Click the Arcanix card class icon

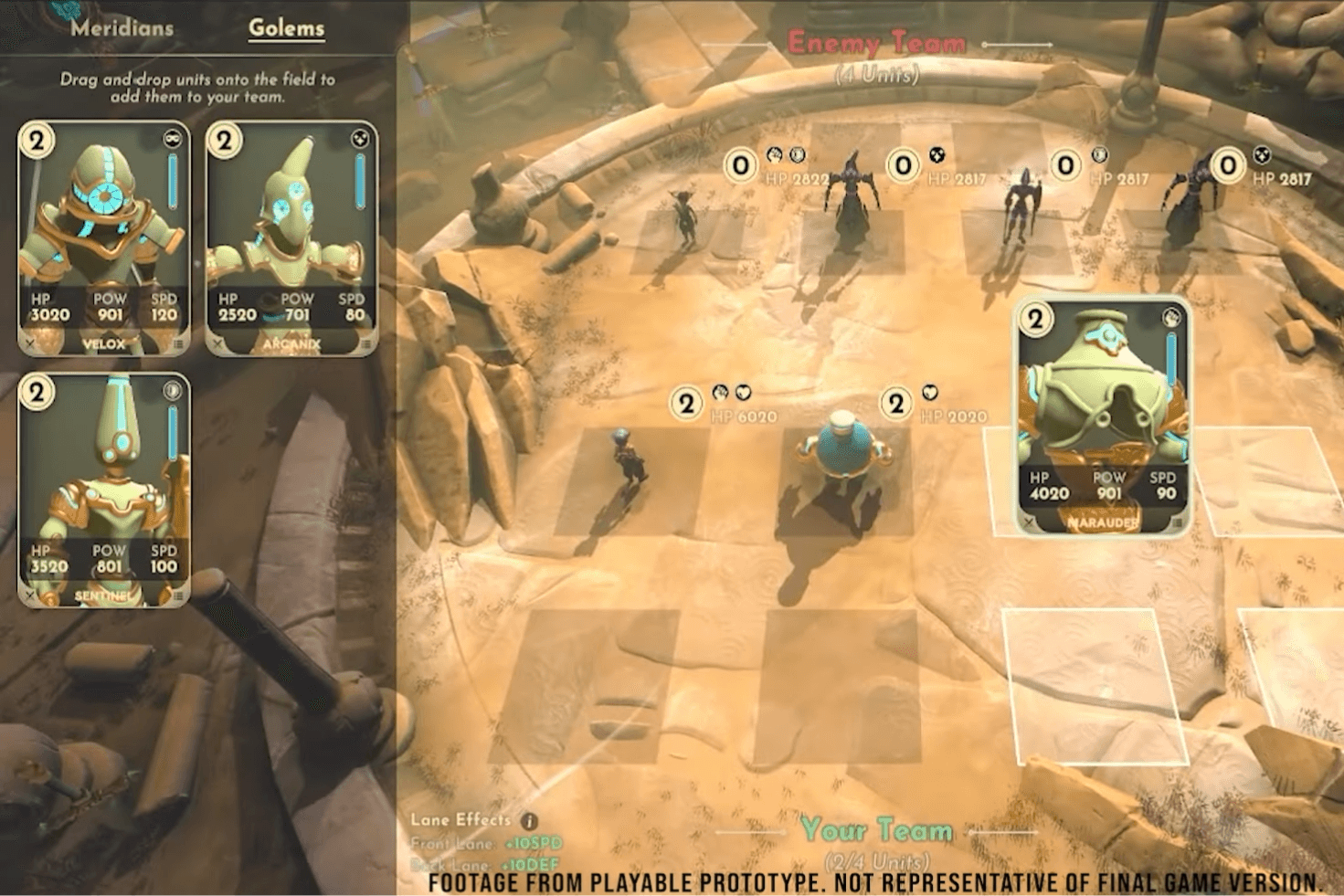click(359, 137)
